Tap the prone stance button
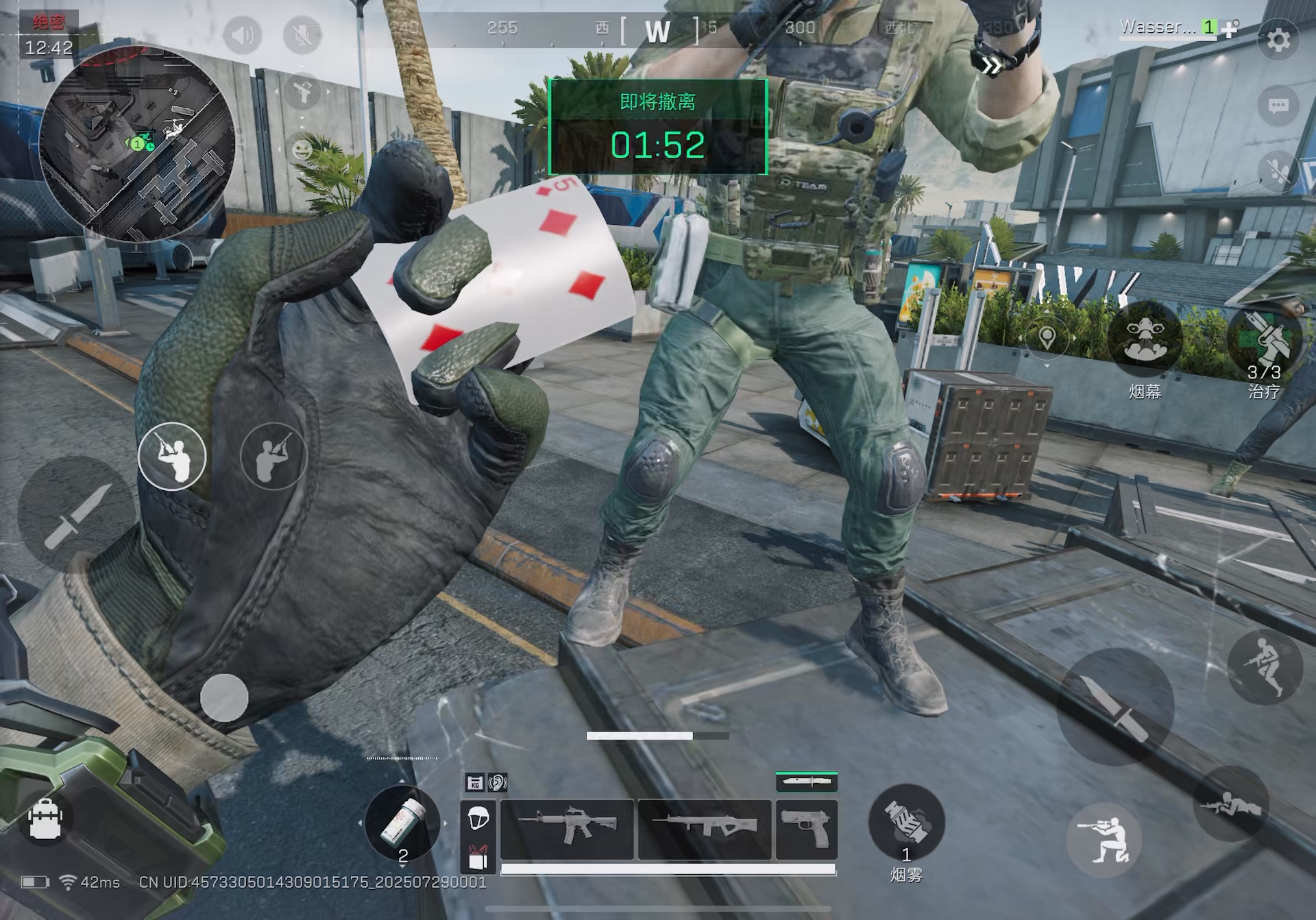The width and height of the screenshot is (1316, 920). 1232,804
